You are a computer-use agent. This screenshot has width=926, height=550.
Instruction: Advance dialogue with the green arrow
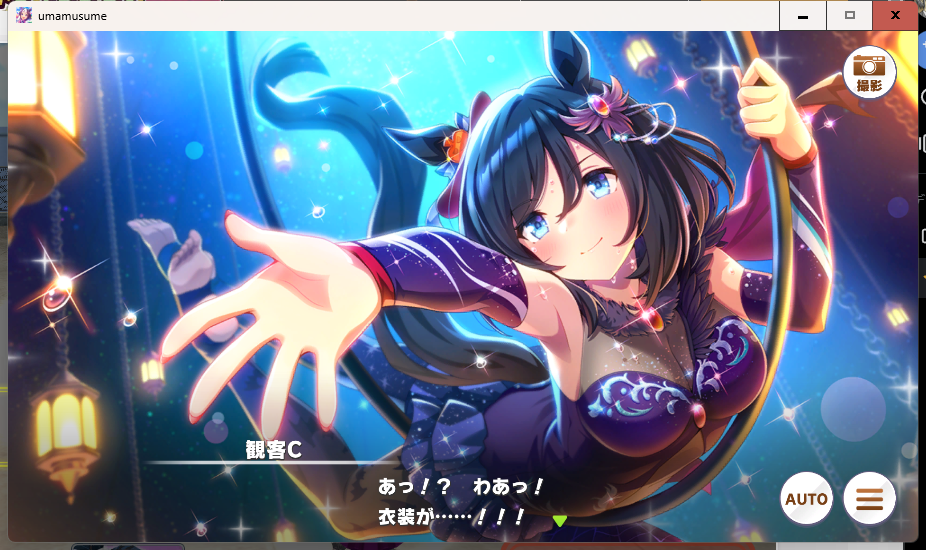560,520
